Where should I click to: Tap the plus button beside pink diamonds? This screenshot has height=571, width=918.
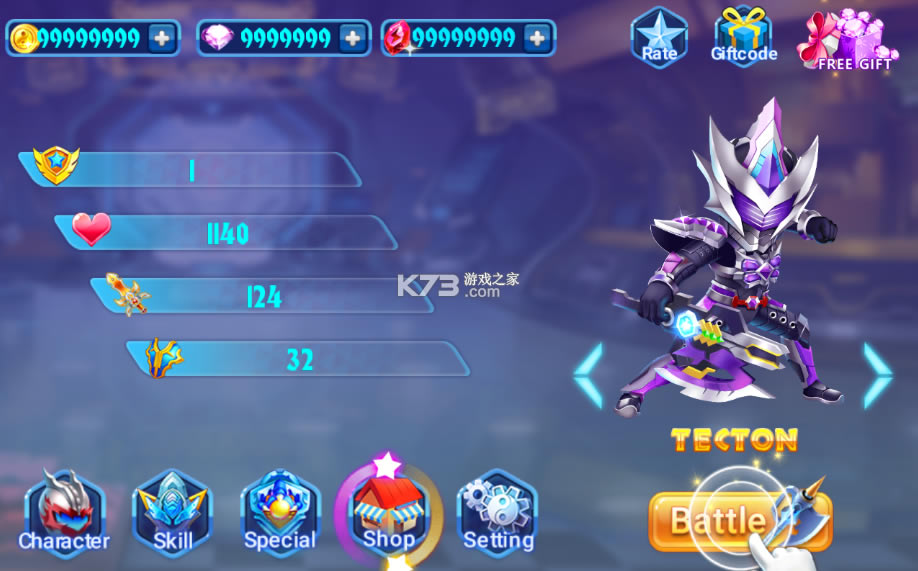[352, 38]
